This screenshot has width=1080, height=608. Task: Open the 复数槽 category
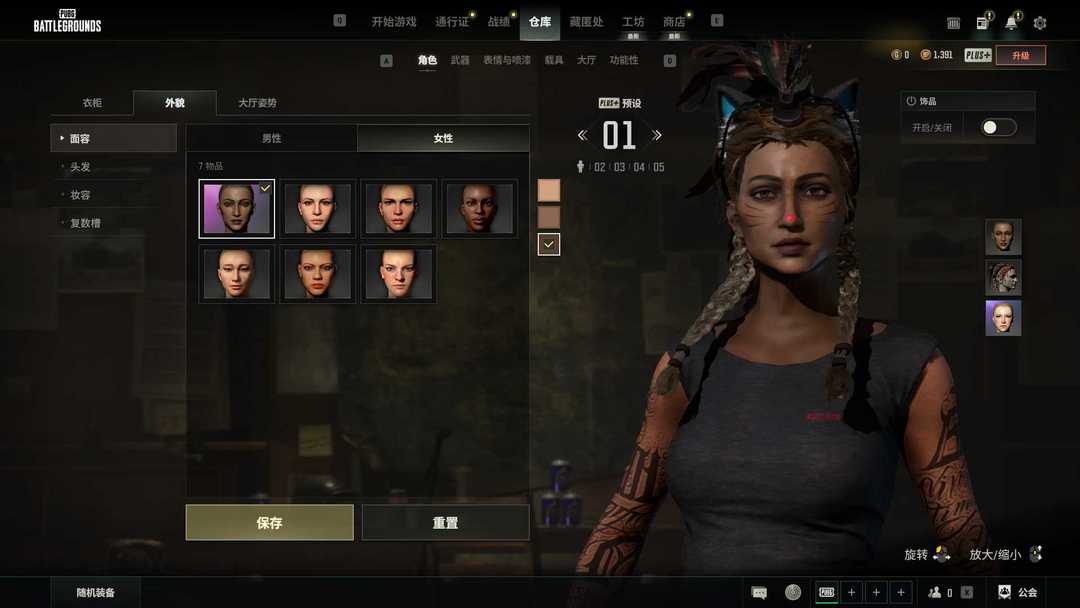(x=85, y=223)
